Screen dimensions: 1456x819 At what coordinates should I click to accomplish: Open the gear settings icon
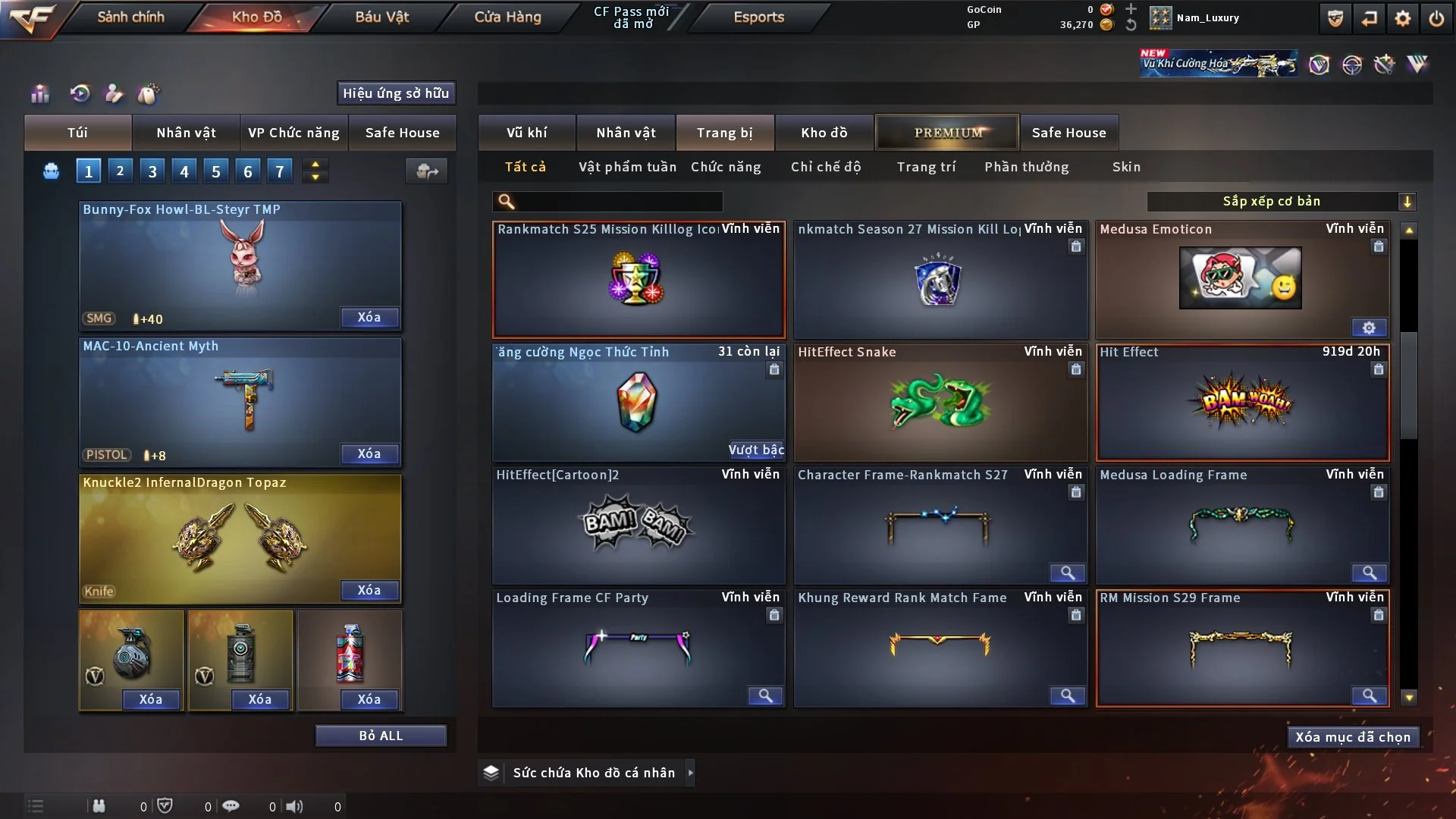[x=1402, y=18]
